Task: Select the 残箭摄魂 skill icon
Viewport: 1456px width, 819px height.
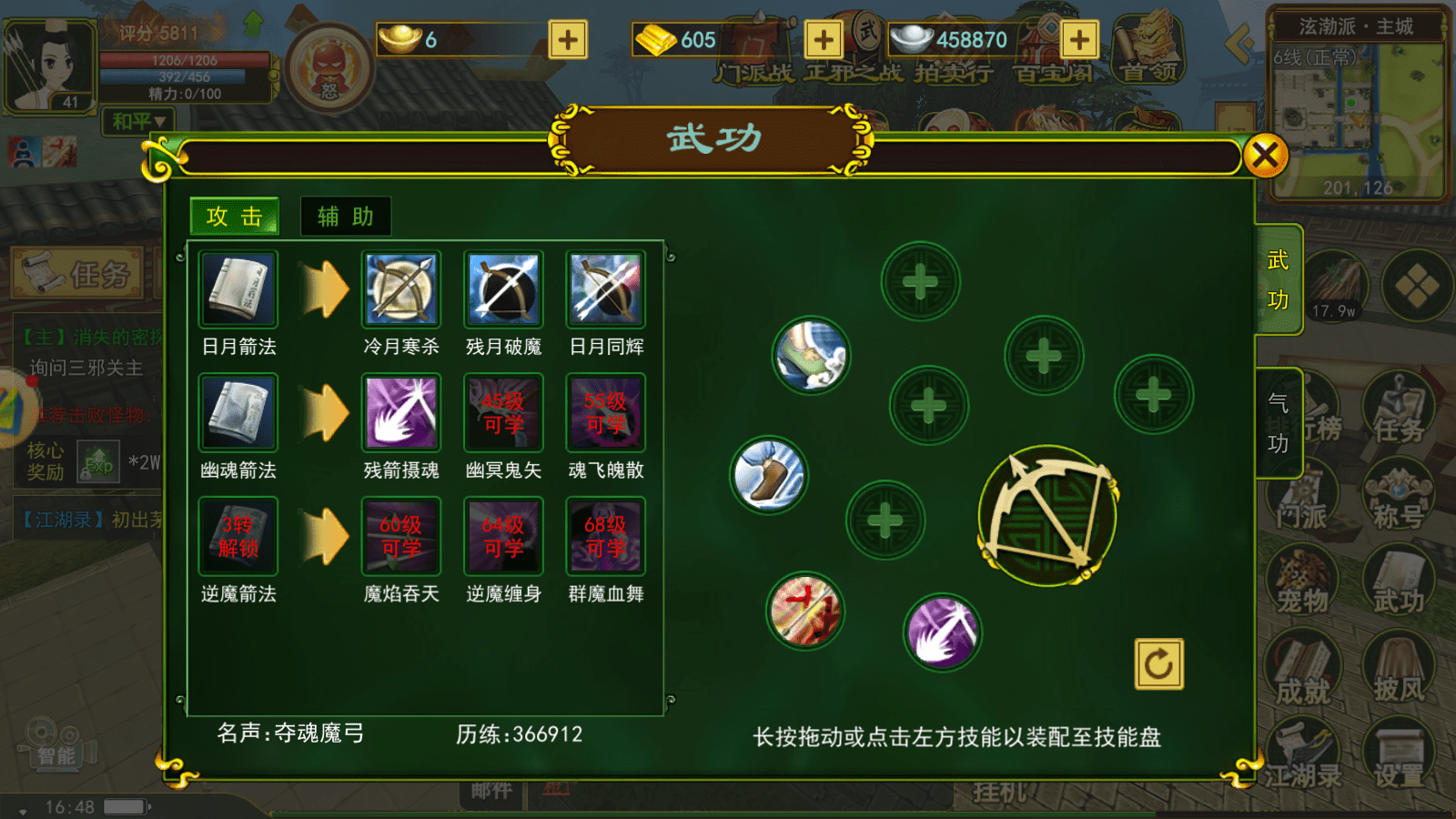Action: tap(400, 412)
